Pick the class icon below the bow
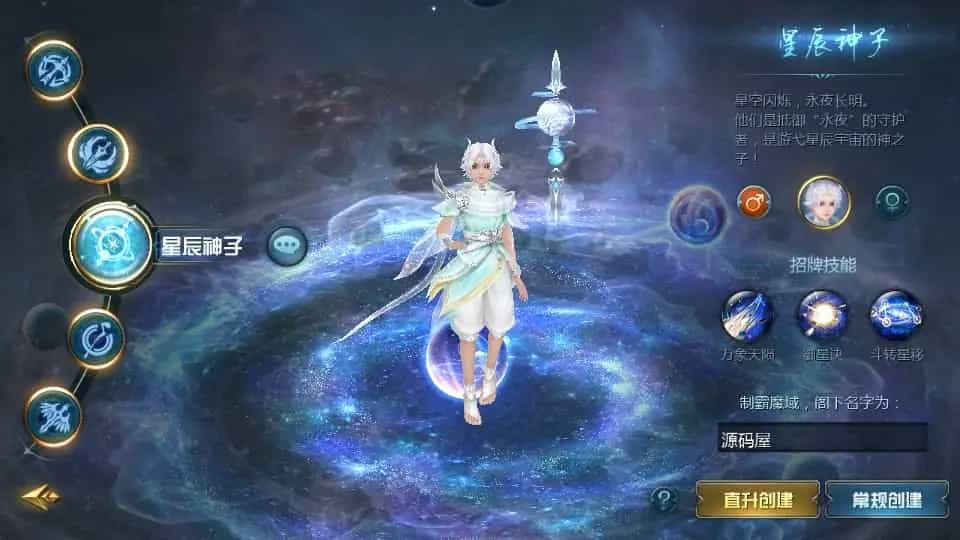 click(x=98, y=152)
